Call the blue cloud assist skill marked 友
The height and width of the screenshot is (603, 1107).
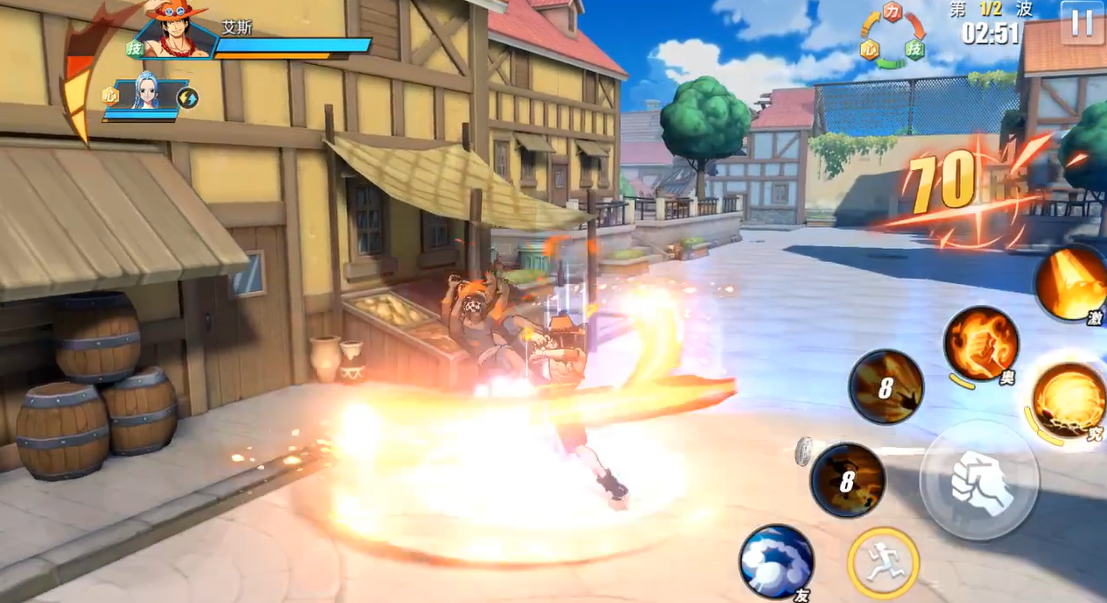point(776,561)
